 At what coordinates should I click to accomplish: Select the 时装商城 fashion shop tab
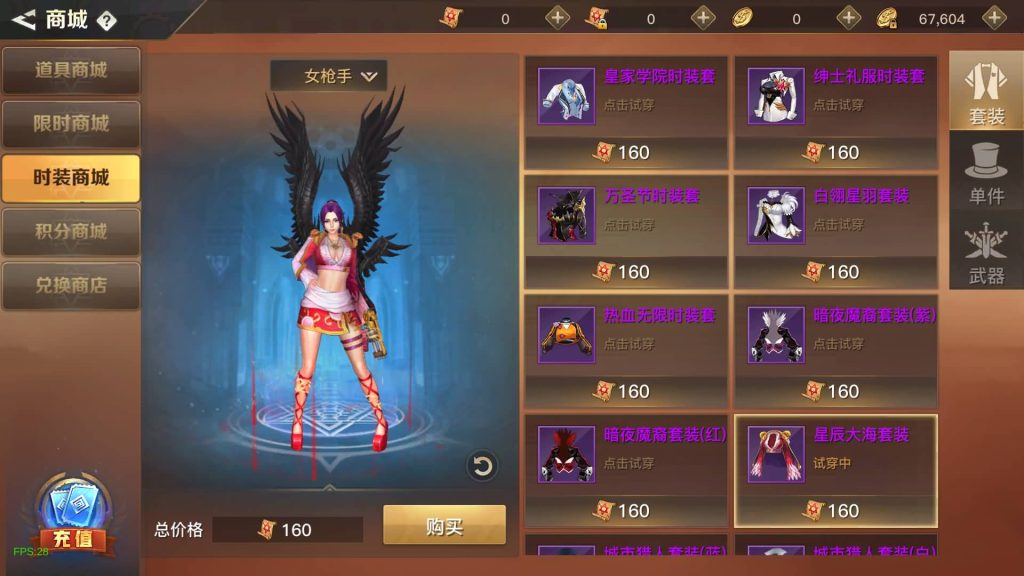pyautogui.click(x=71, y=178)
